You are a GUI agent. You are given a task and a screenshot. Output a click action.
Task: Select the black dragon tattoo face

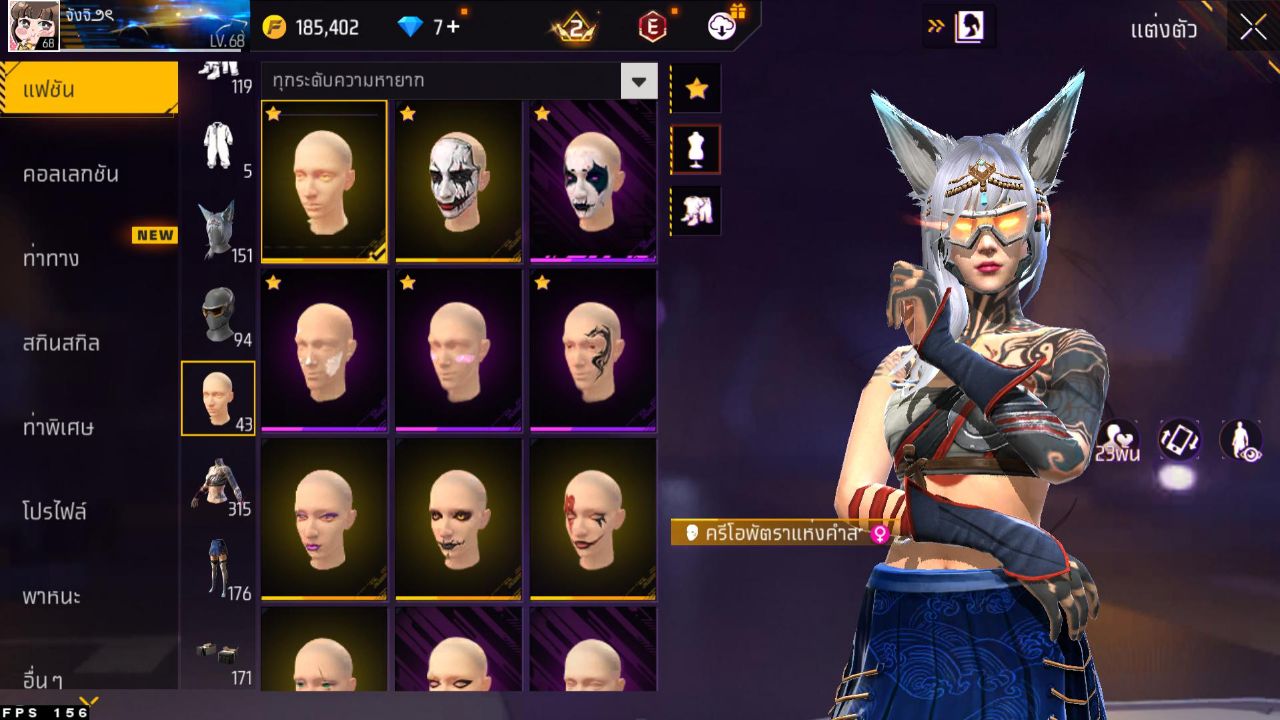click(x=593, y=350)
